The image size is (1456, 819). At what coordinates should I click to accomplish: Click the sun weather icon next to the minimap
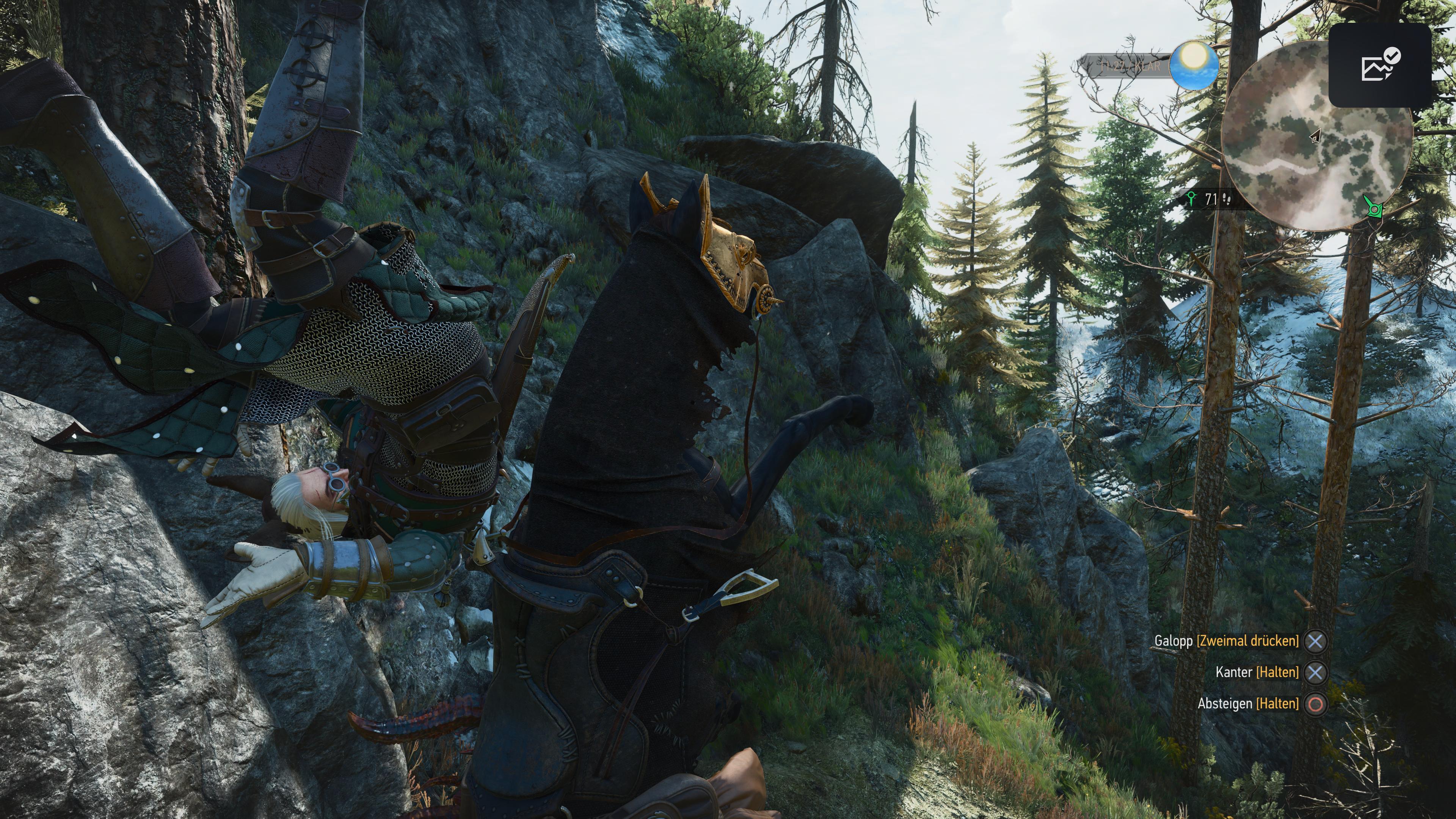(1195, 67)
